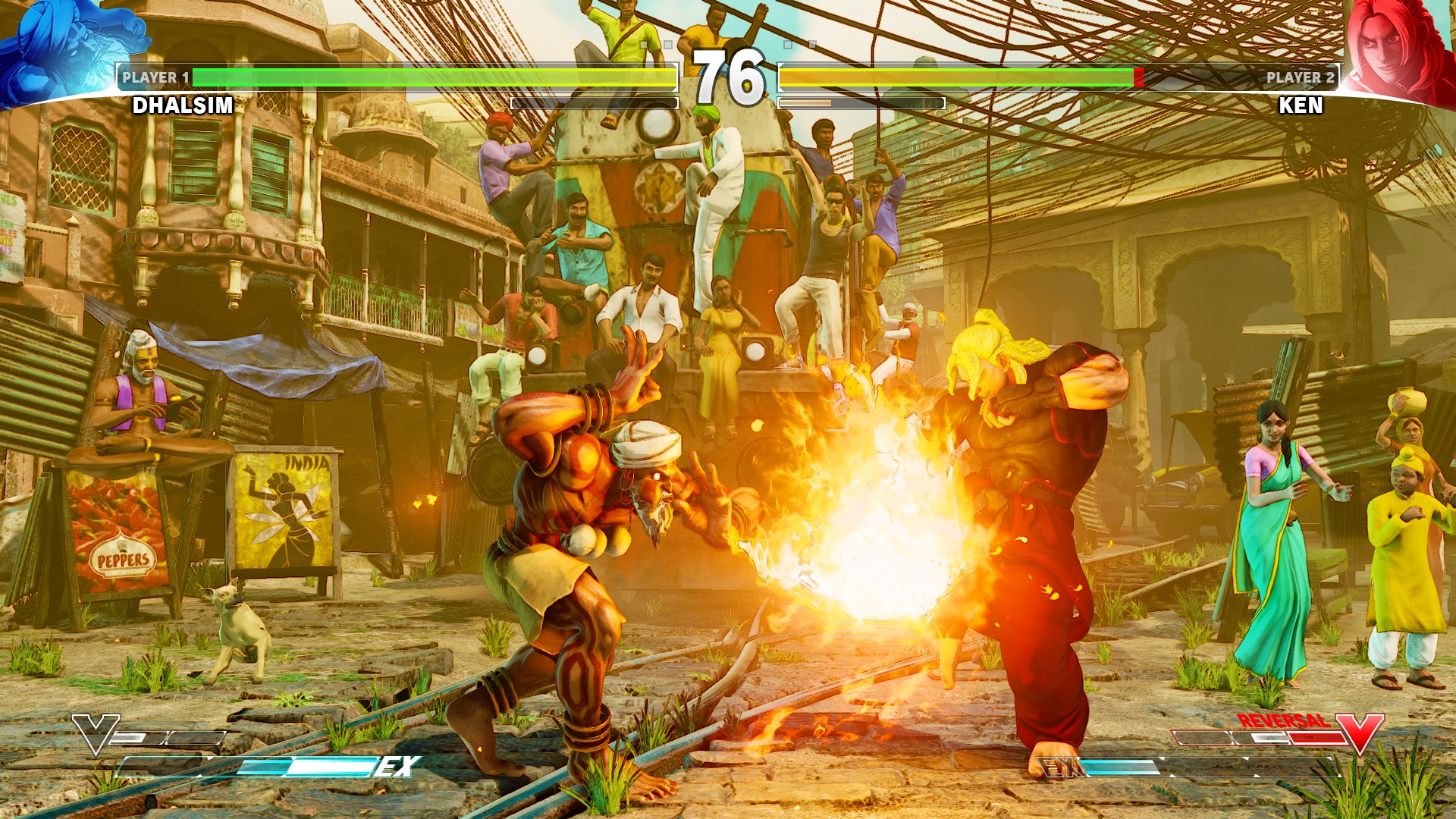
Task: Click the round timer showing 76
Action: tap(728, 76)
